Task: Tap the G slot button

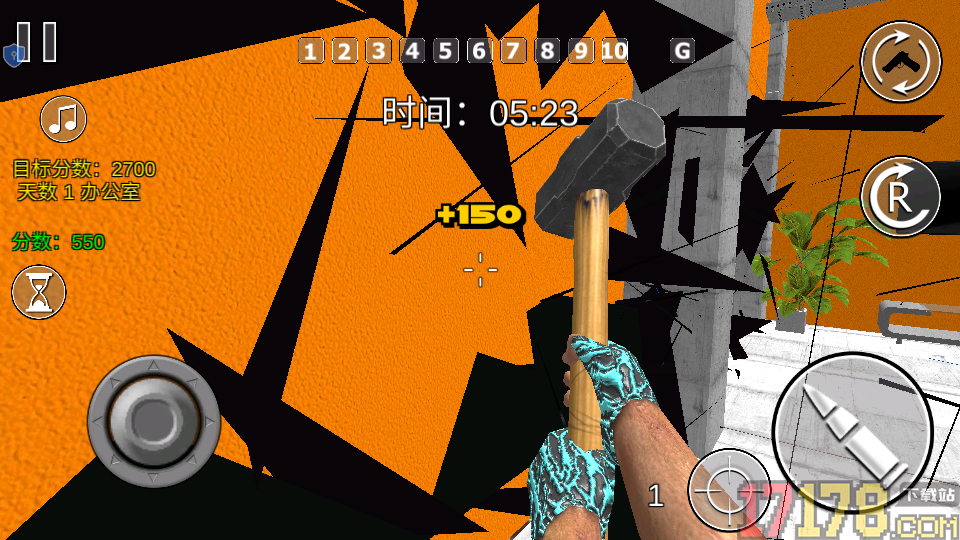Action: pyautogui.click(x=683, y=51)
